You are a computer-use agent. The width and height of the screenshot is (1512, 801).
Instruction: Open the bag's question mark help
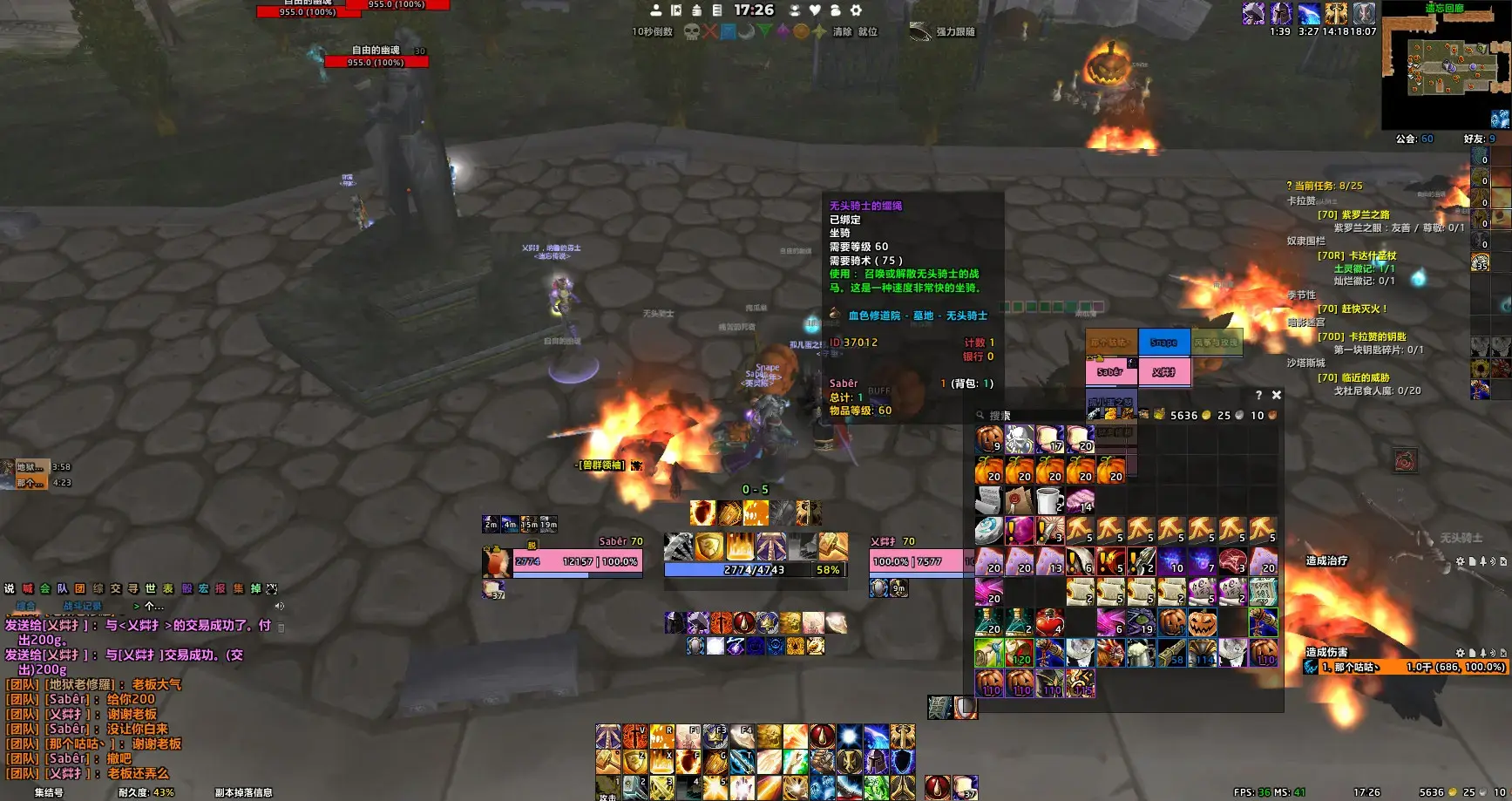(x=1258, y=395)
